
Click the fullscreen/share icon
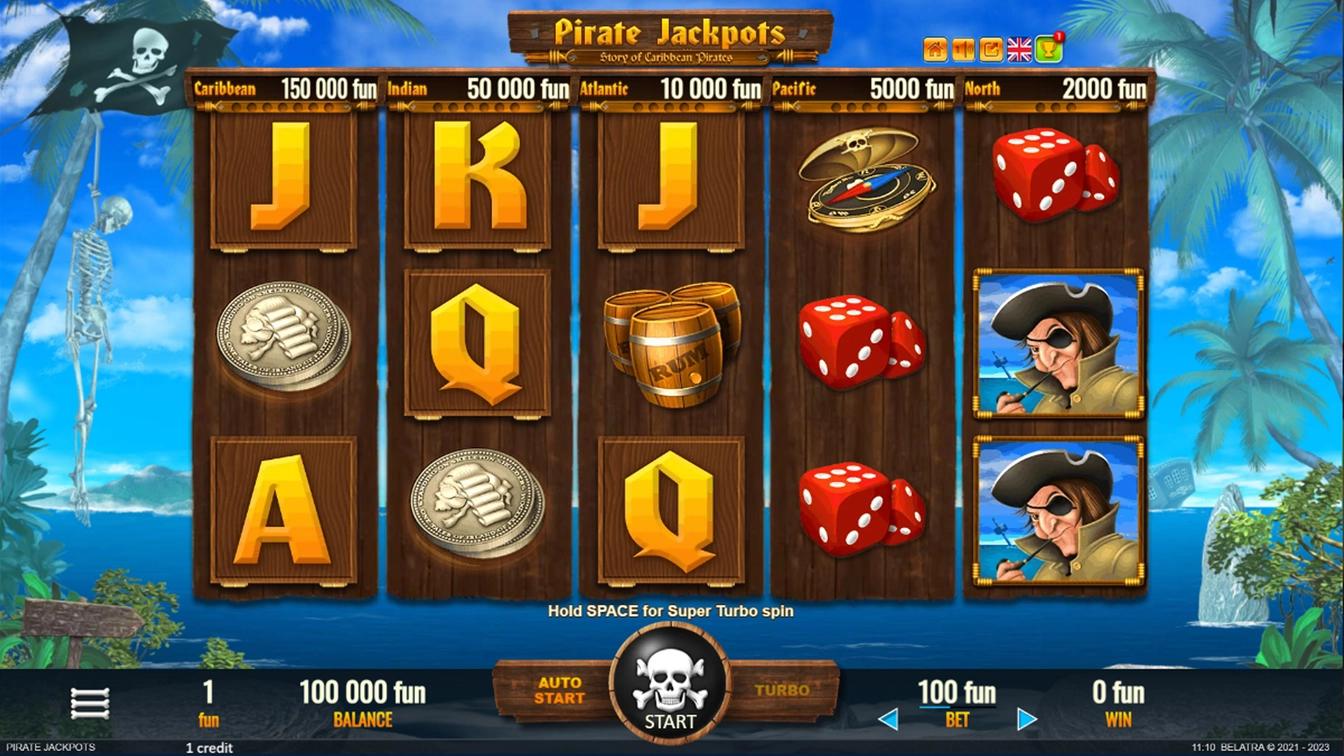tap(990, 48)
